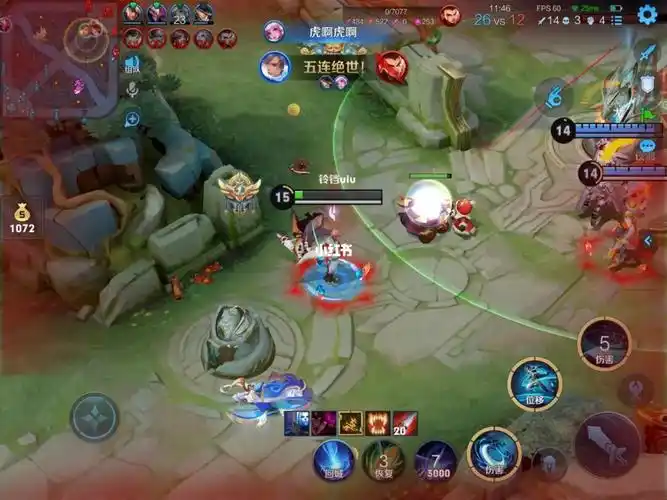Image resolution: width=667 pixels, height=500 pixels.
Task: Use the Restore (恢复) heal skill
Action: point(383,459)
